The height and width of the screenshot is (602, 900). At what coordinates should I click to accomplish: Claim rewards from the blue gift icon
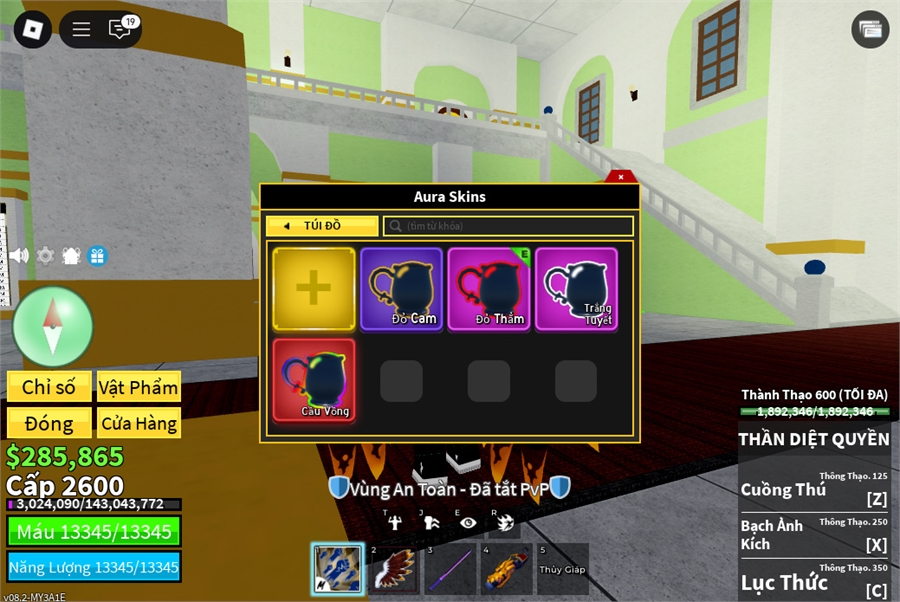tap(97, 255)
